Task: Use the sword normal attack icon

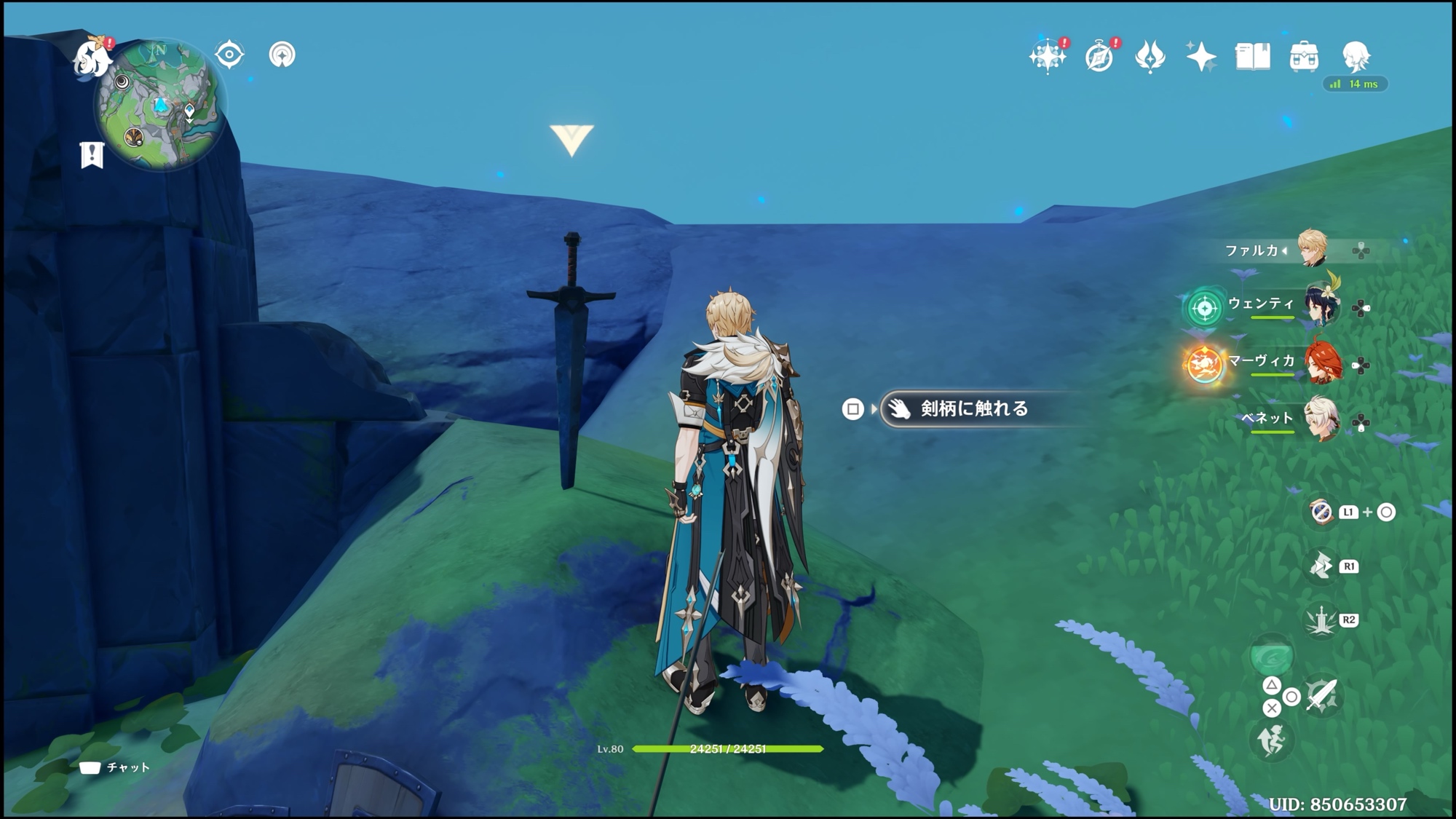Action: tap(1321, 696)
